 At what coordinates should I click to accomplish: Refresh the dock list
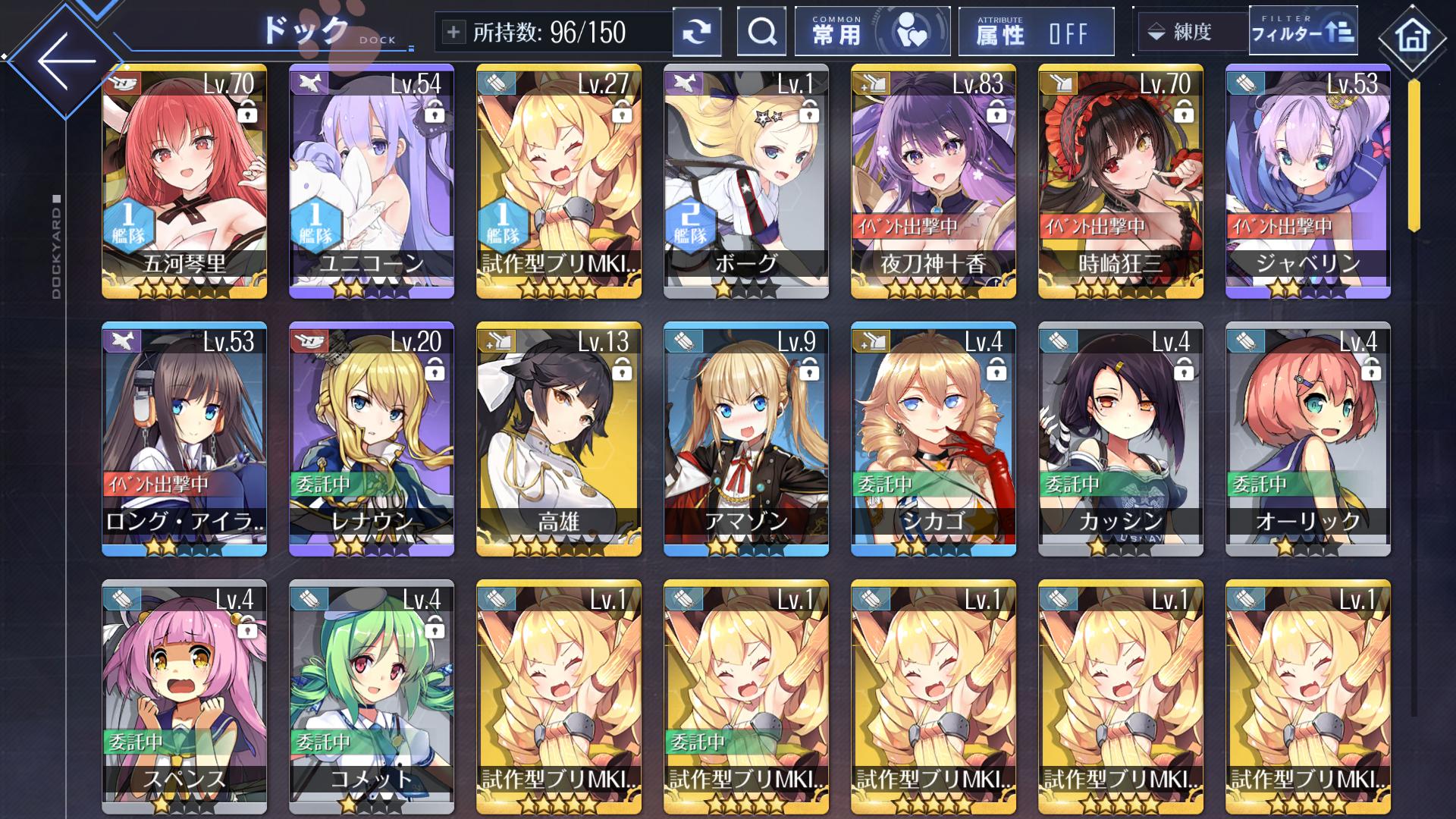tap(696, 32)
